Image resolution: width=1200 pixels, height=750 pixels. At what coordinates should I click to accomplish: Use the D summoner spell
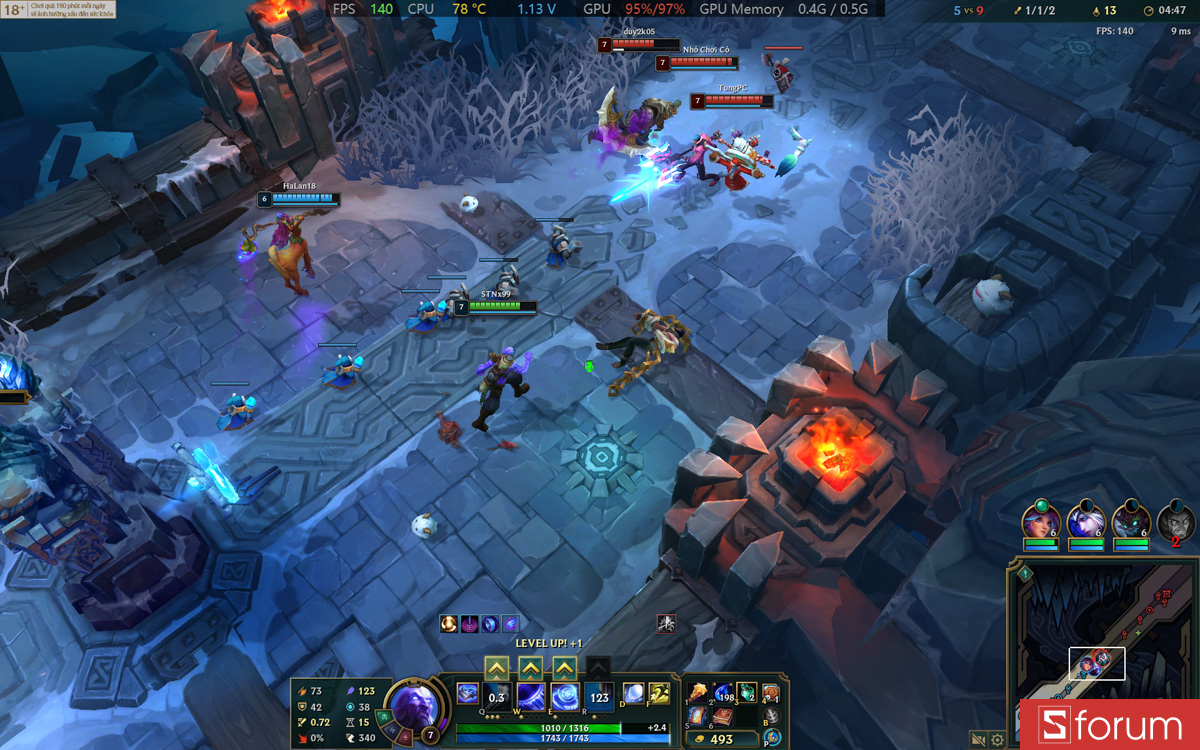(x=633, y=693)
